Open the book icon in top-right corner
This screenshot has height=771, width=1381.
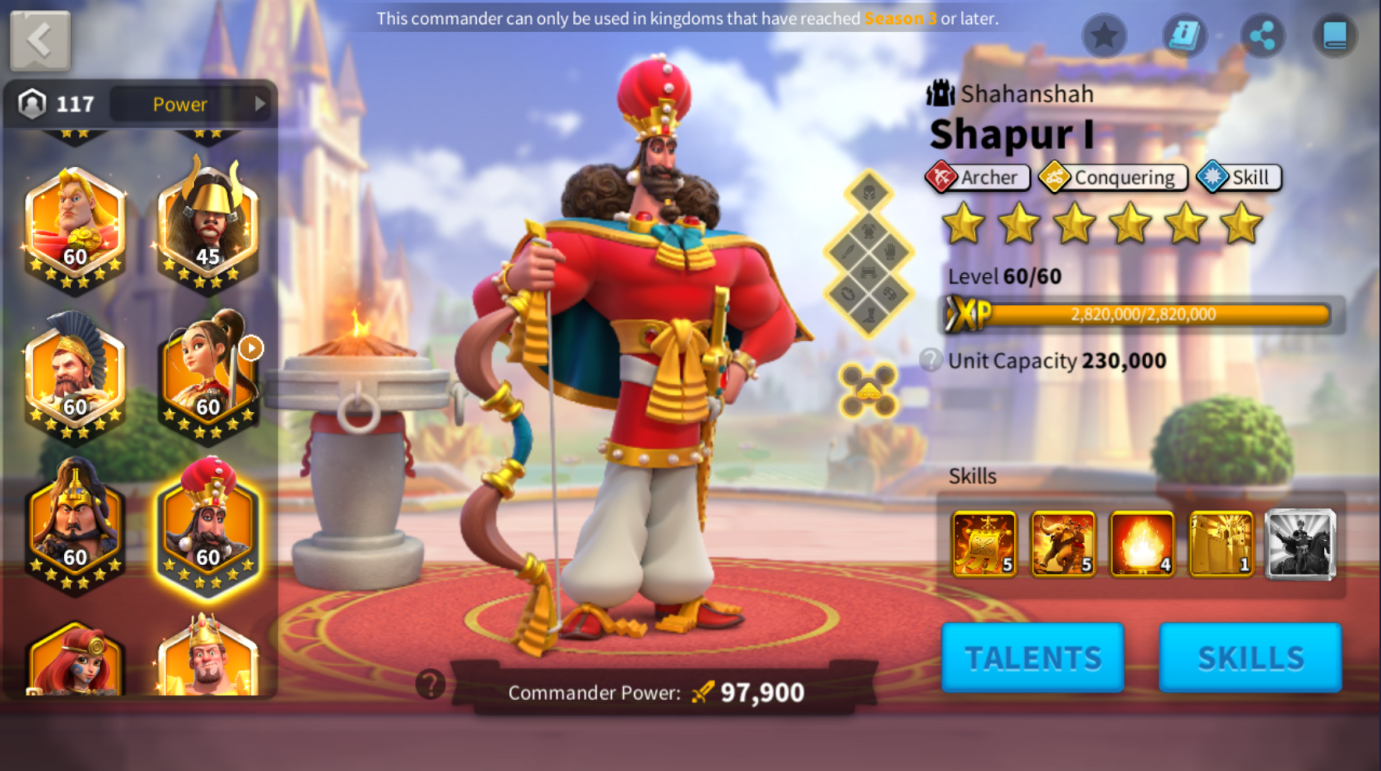(1335, 37)
